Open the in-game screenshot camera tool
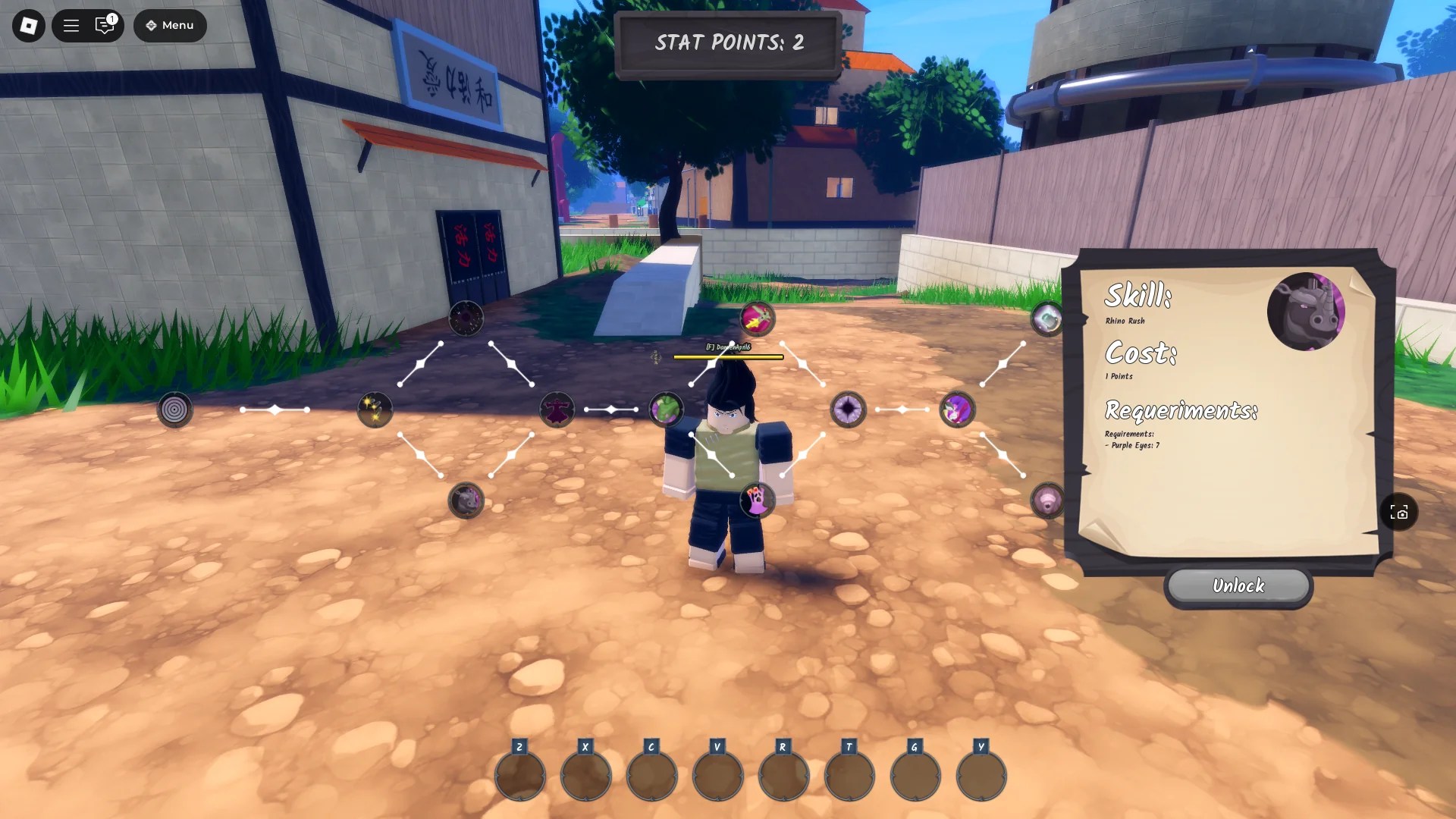The width and height of the screenshot is (1456, 819). pyautogui.click(x=1401, y=513)
